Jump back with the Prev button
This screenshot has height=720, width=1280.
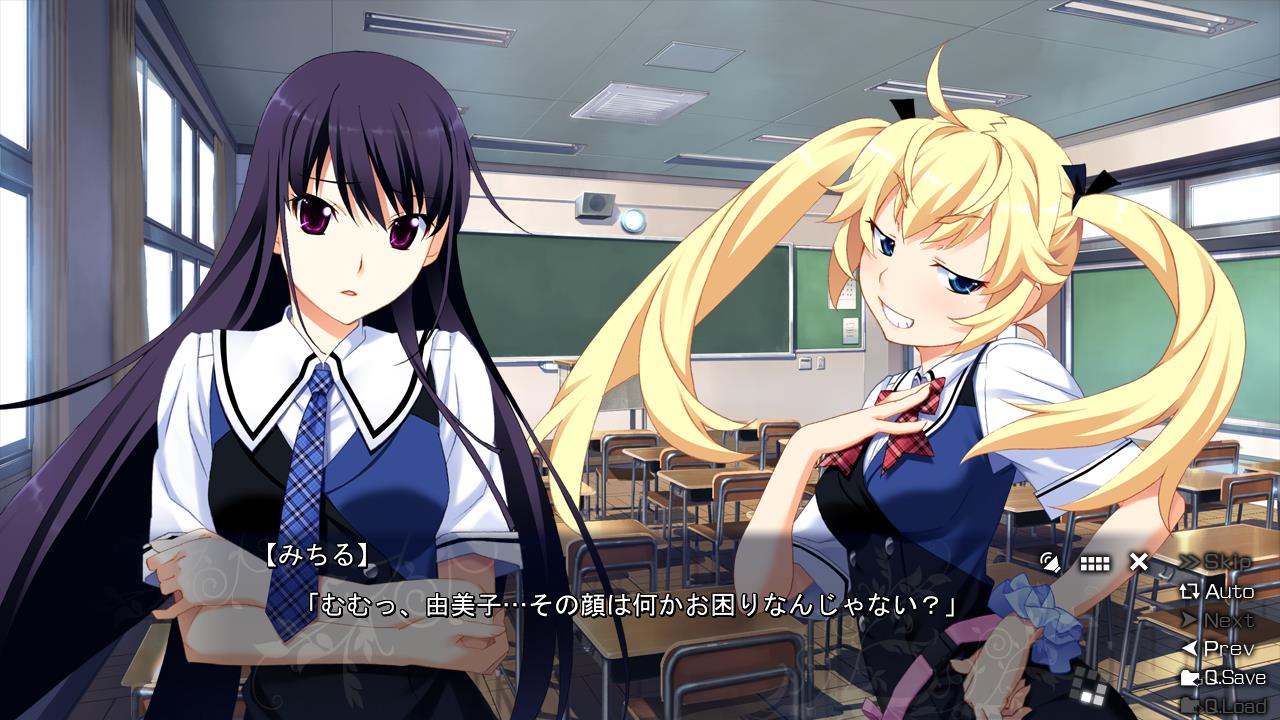[1217, 648]
